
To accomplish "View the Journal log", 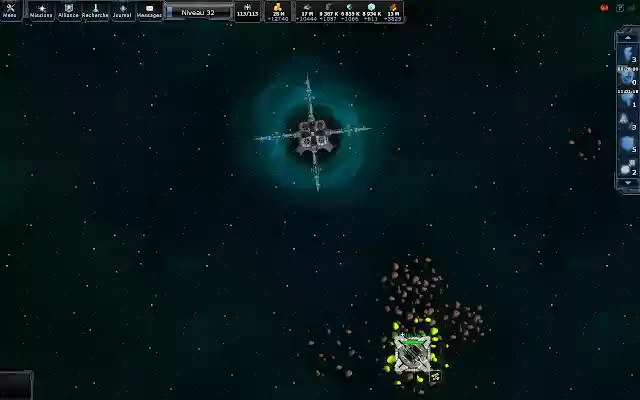I will point(122,11).
